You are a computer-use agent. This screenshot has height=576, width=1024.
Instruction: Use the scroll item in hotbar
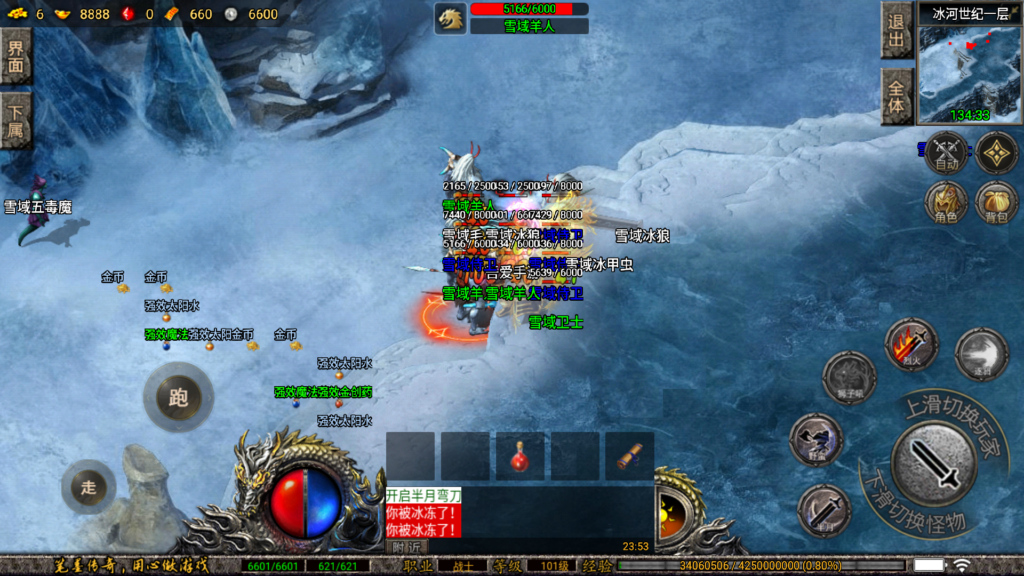click(629, 456)
